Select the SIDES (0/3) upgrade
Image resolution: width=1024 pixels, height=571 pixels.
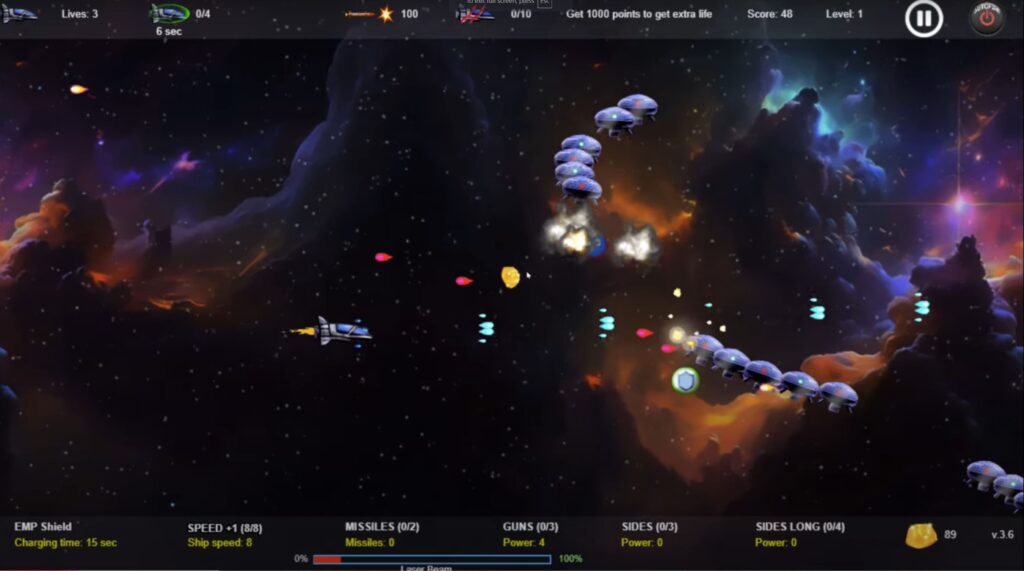click(649, 527)
